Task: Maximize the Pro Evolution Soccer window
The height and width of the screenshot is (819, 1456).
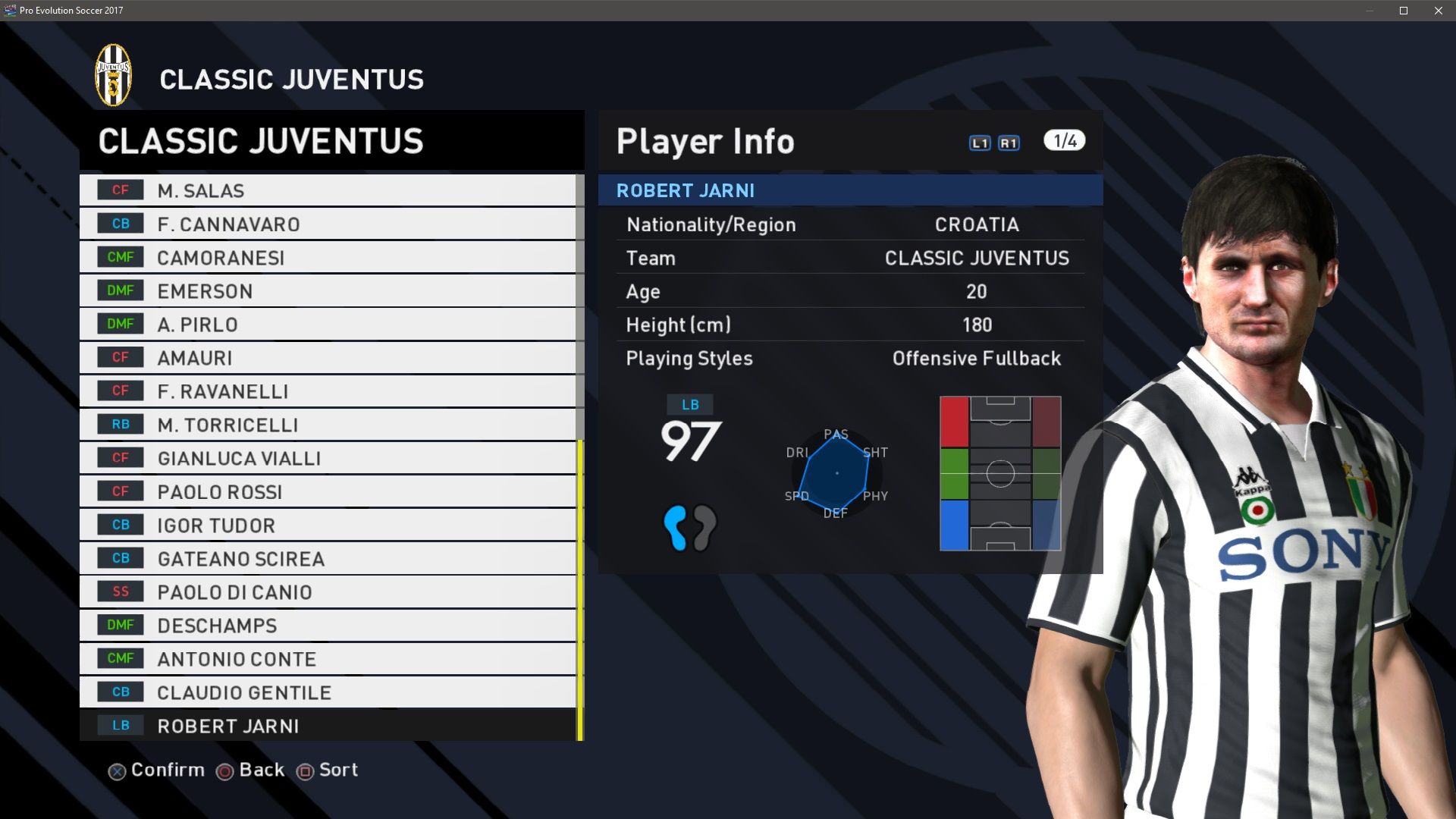Action: click(x=1404, y=11)
